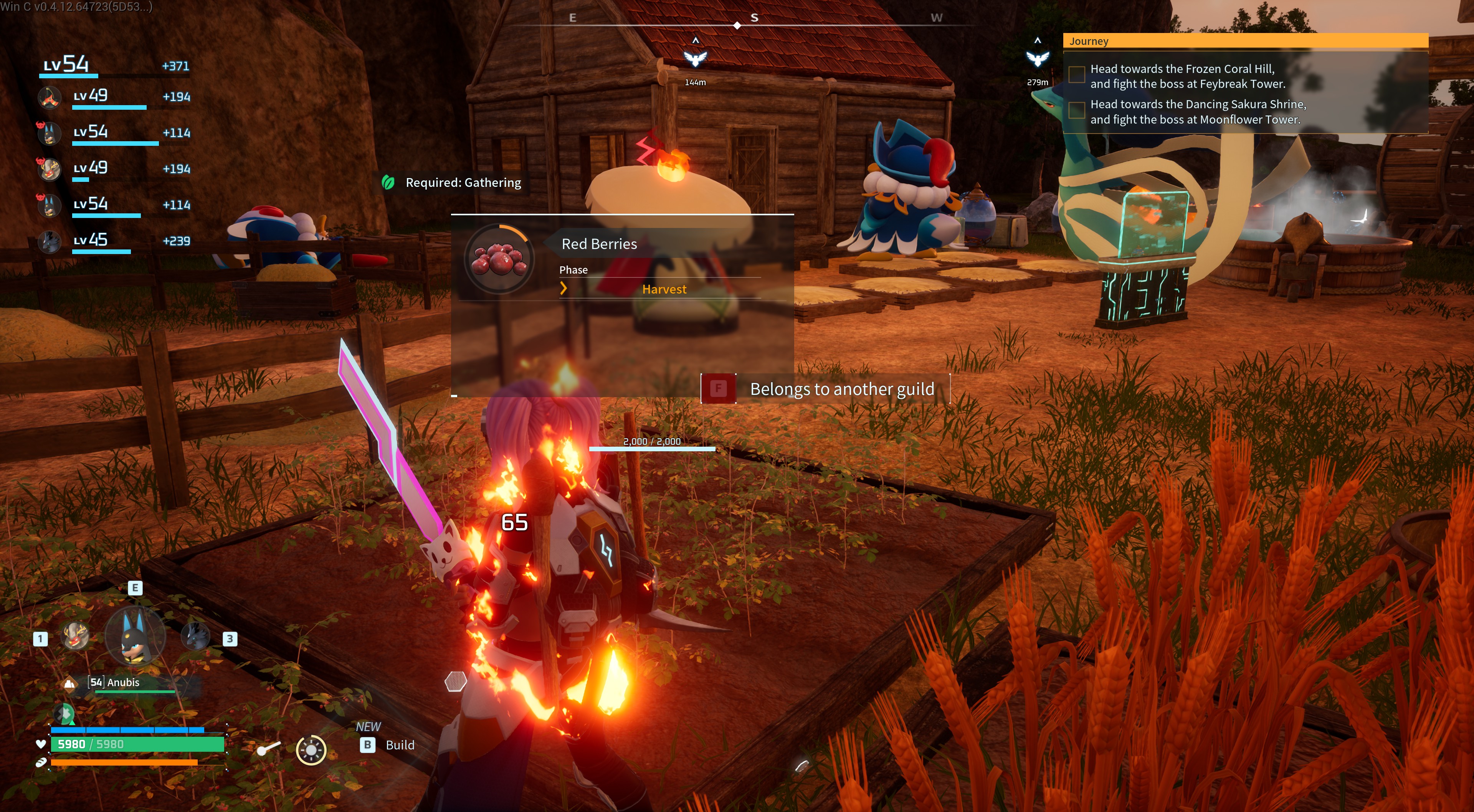Open the Journey tracker header

(1245, 41)
